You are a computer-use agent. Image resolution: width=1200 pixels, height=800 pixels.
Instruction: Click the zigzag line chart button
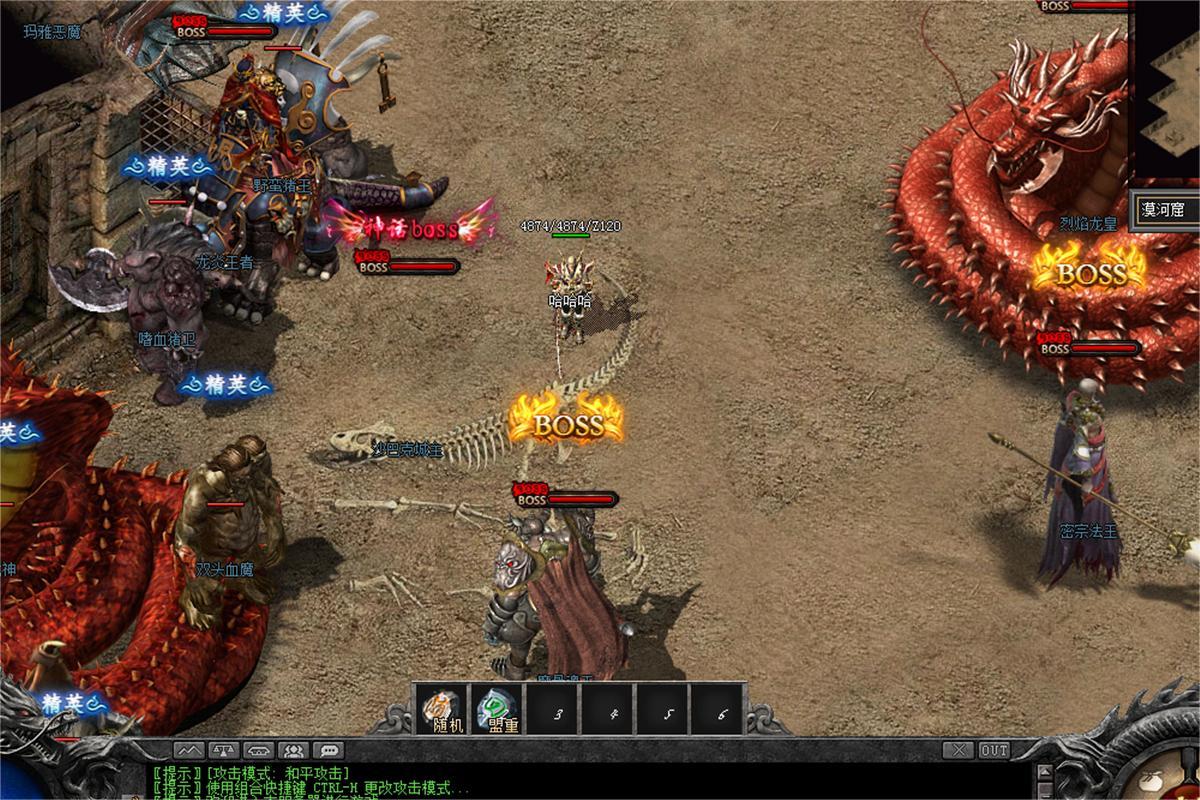(190, 750)
